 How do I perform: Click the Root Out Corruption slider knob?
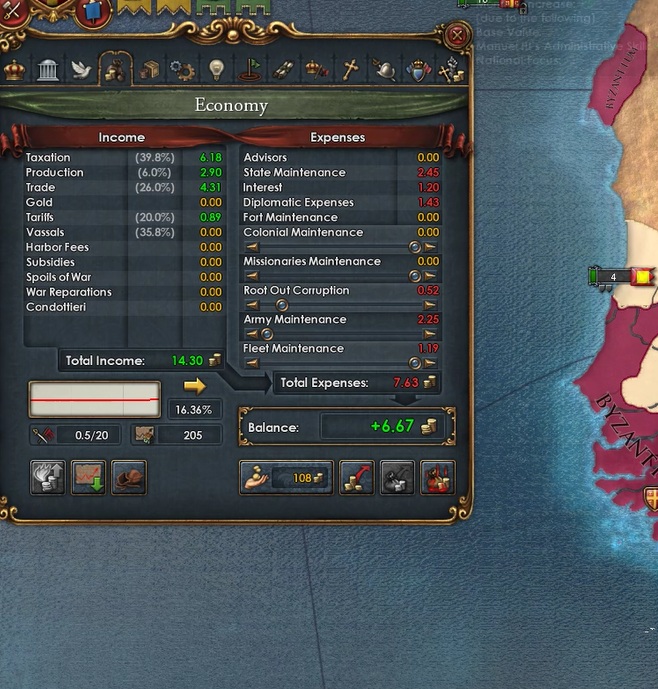point(281,305)
